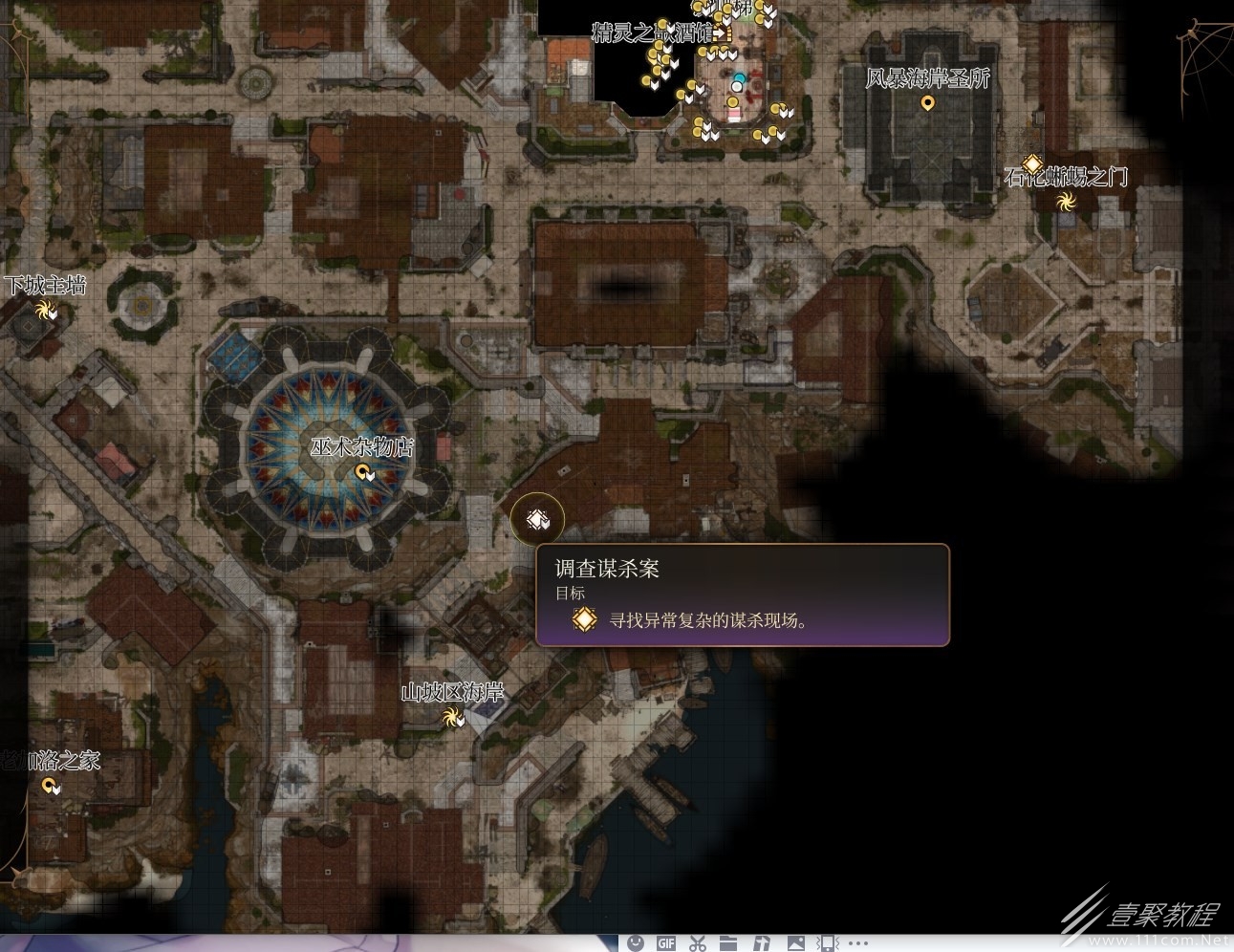Click the map pin at Jaheira's home

50,785
